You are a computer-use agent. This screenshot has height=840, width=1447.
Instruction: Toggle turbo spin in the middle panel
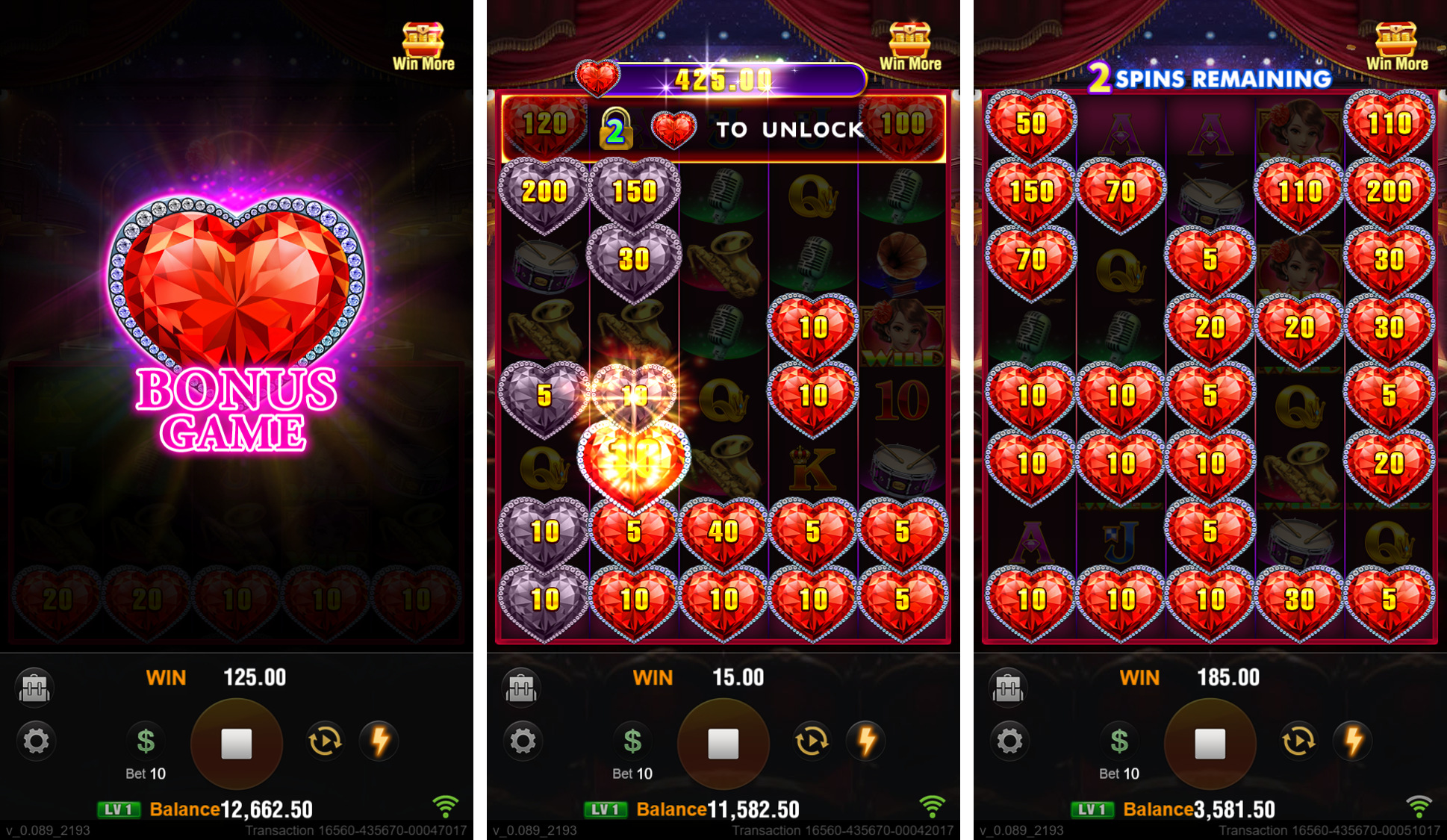click(x=868, y=741)
